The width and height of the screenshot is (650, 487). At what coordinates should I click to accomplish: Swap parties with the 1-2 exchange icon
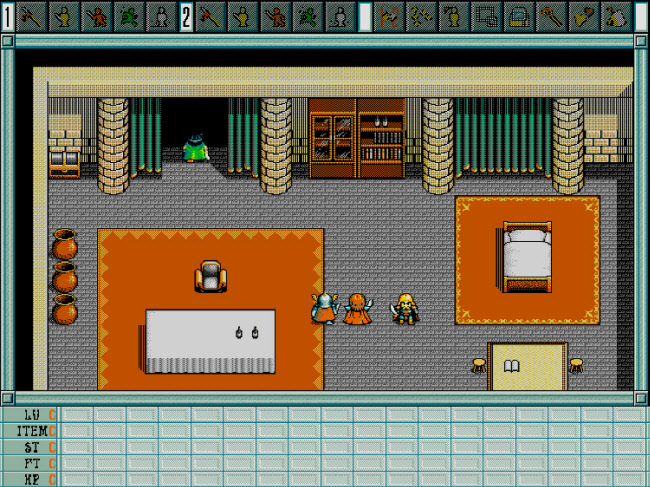pos(391,16)
